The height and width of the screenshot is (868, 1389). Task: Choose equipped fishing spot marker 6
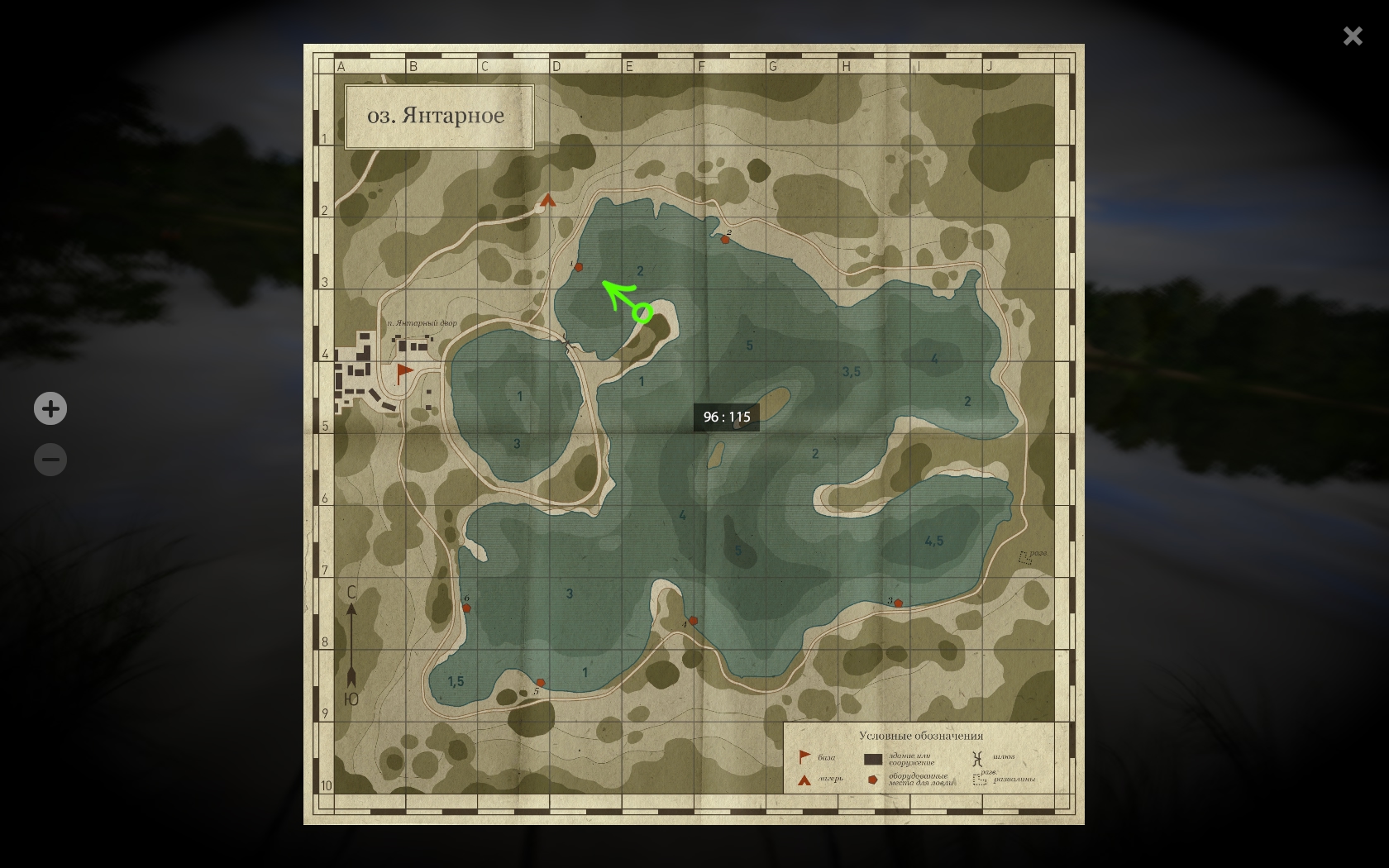[x=466, y=608]
